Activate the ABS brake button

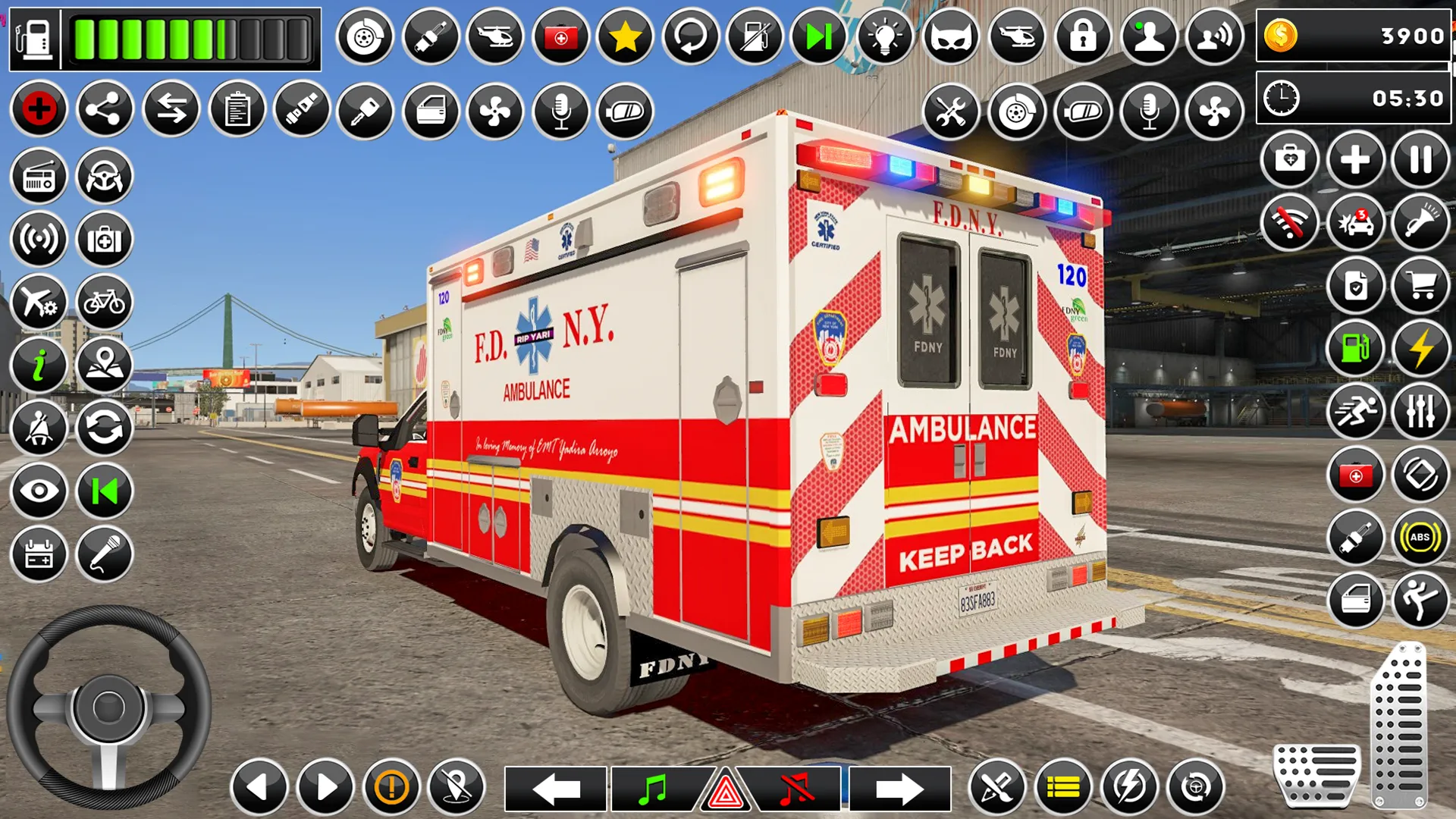tap(1420, 538)
